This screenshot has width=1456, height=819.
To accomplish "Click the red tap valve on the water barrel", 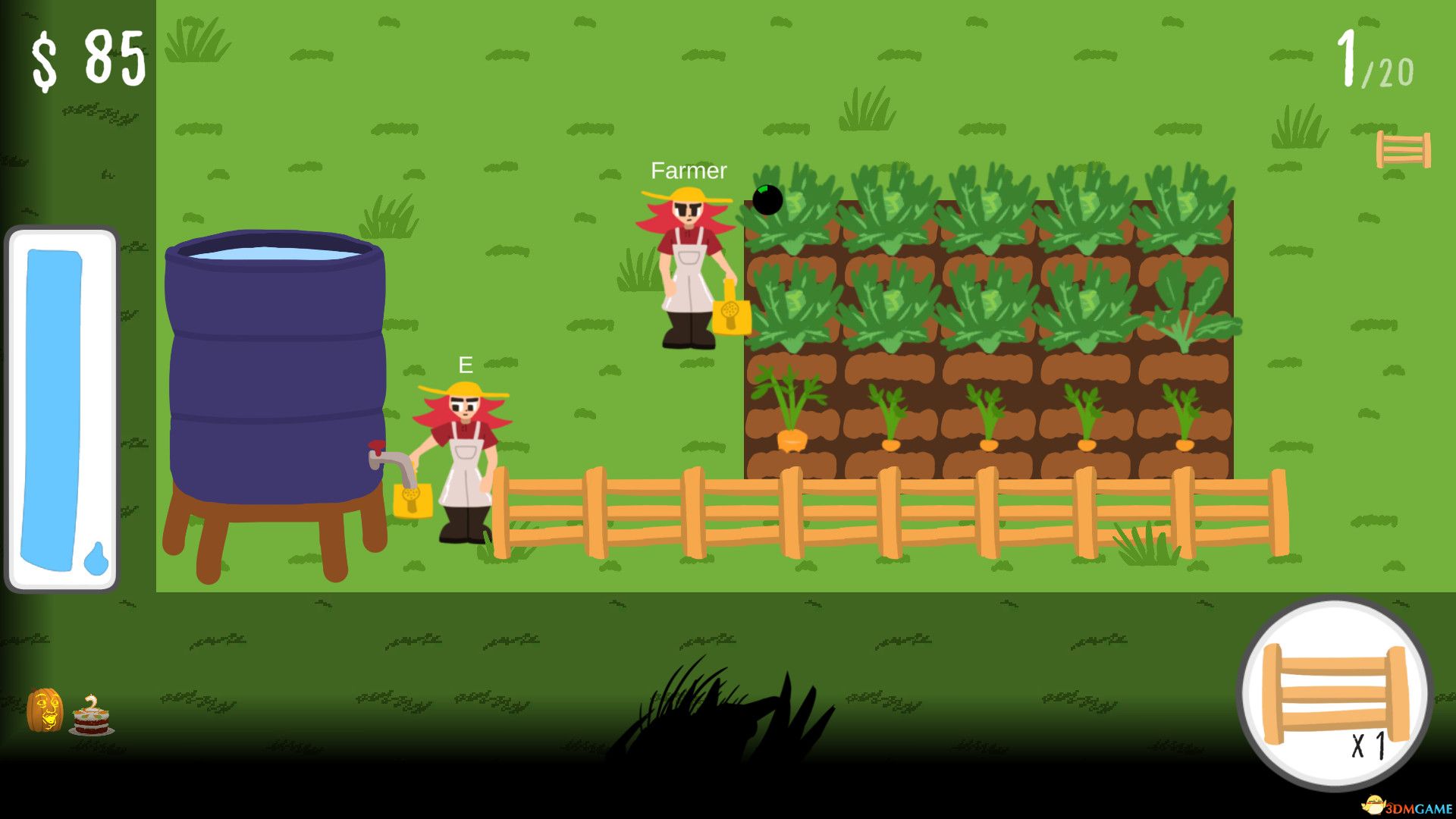I will pyautogui.click(x=377, y=449).
